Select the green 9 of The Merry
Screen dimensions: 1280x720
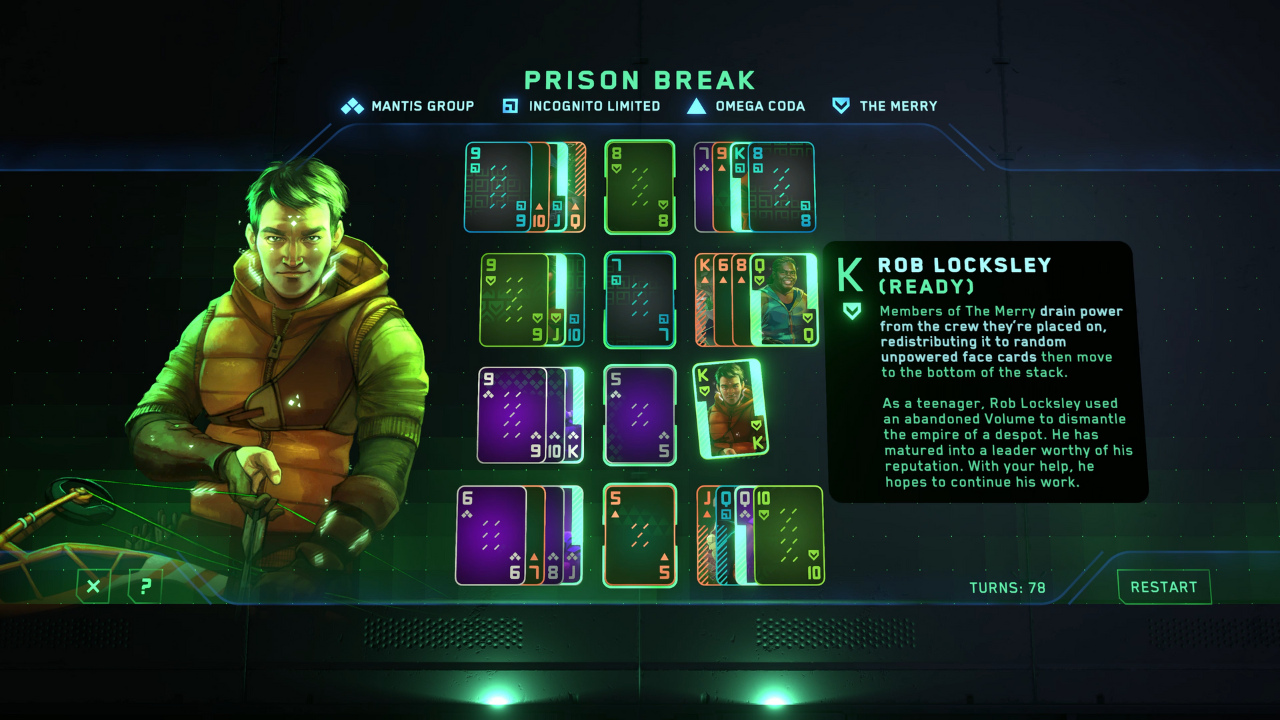click(x=513, y=298)
